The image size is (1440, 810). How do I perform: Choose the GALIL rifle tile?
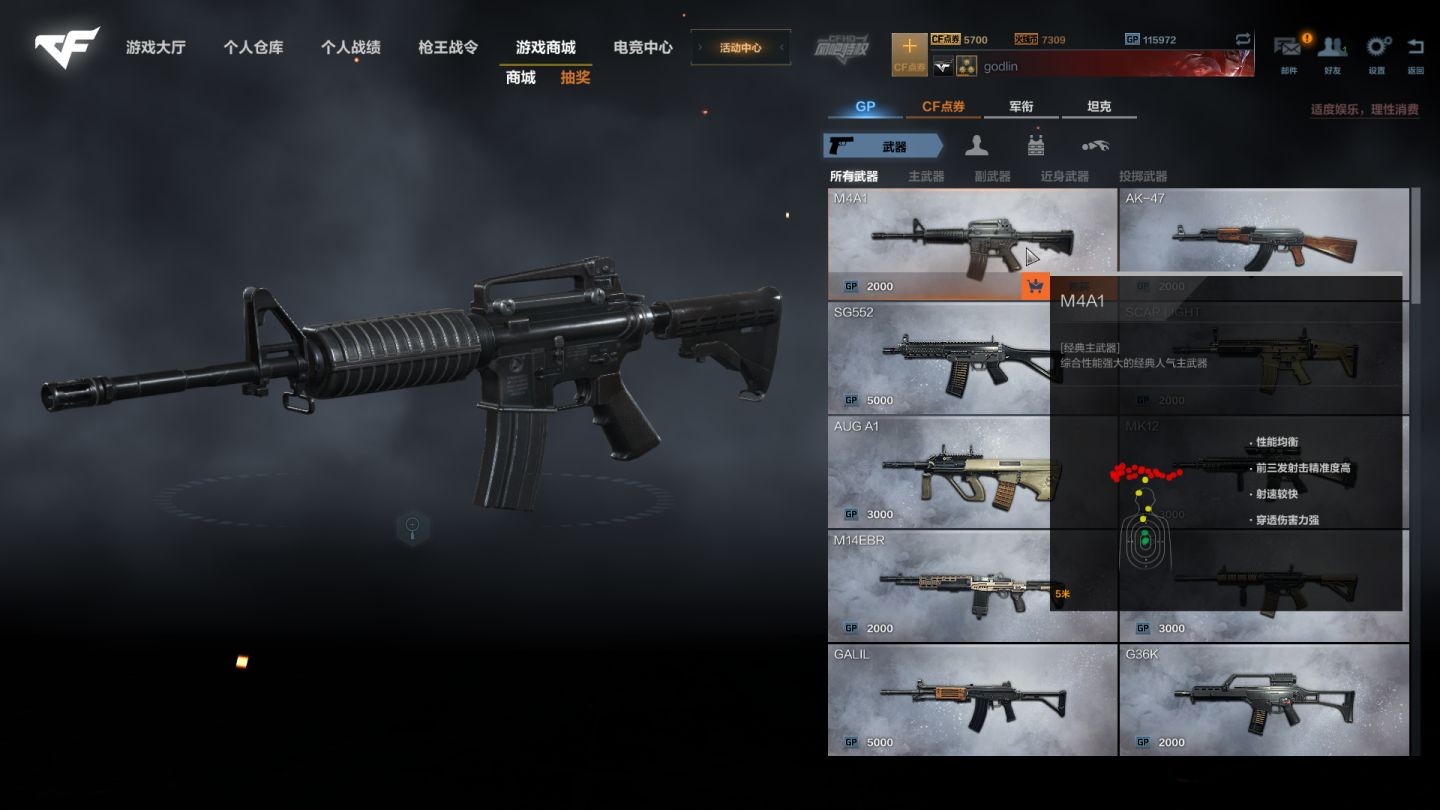(x=972, y=699)
